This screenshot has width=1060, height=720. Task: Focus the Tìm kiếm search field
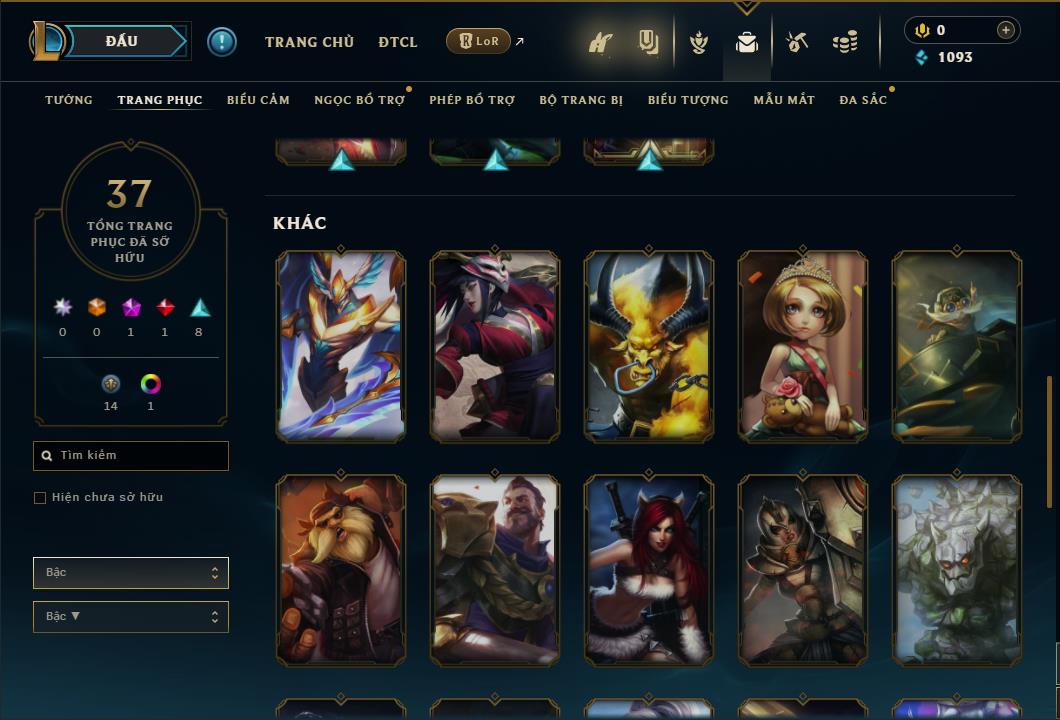pyautogui.click(x=131, y=456)
